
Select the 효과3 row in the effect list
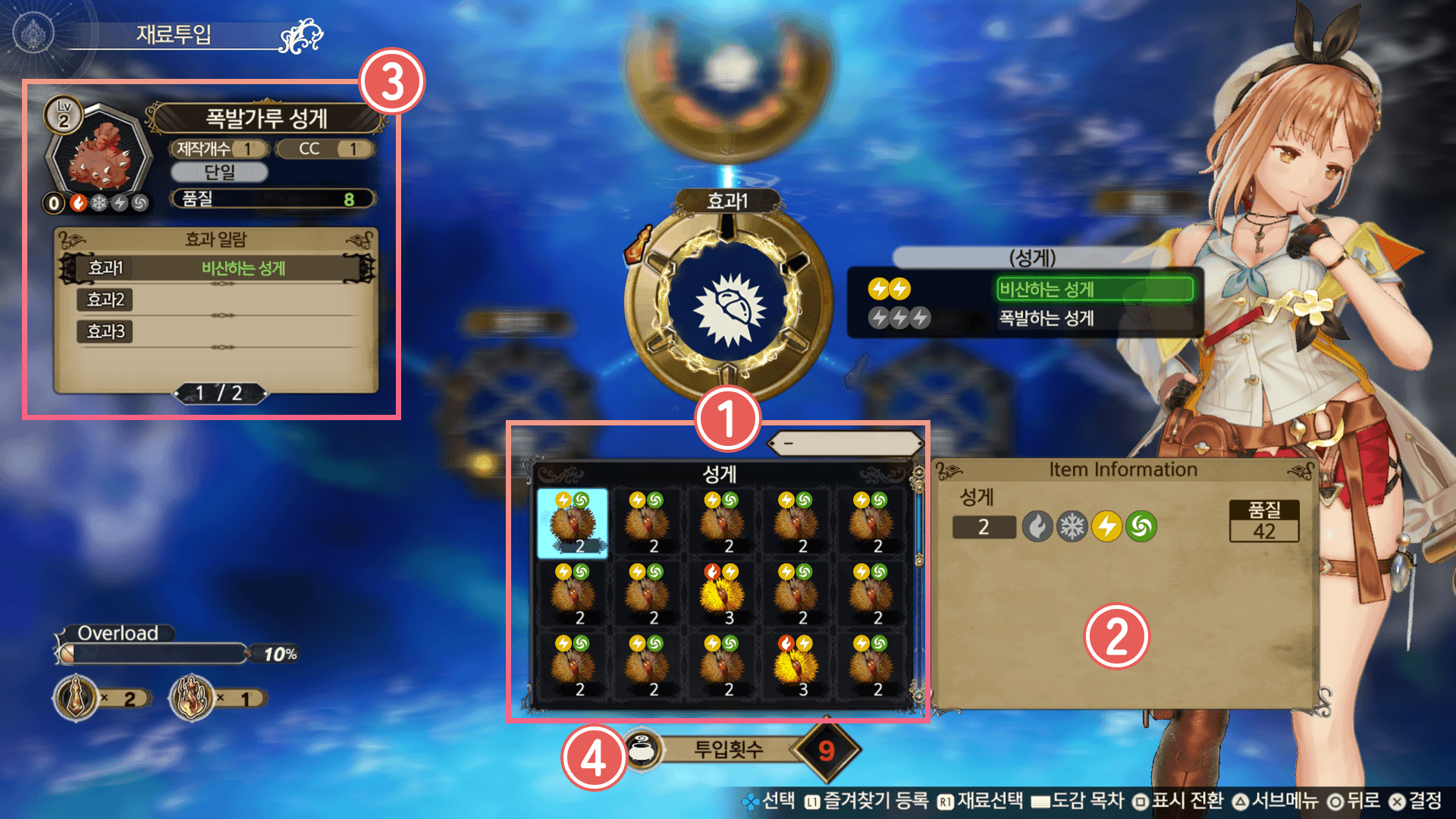tap(217, 331)
